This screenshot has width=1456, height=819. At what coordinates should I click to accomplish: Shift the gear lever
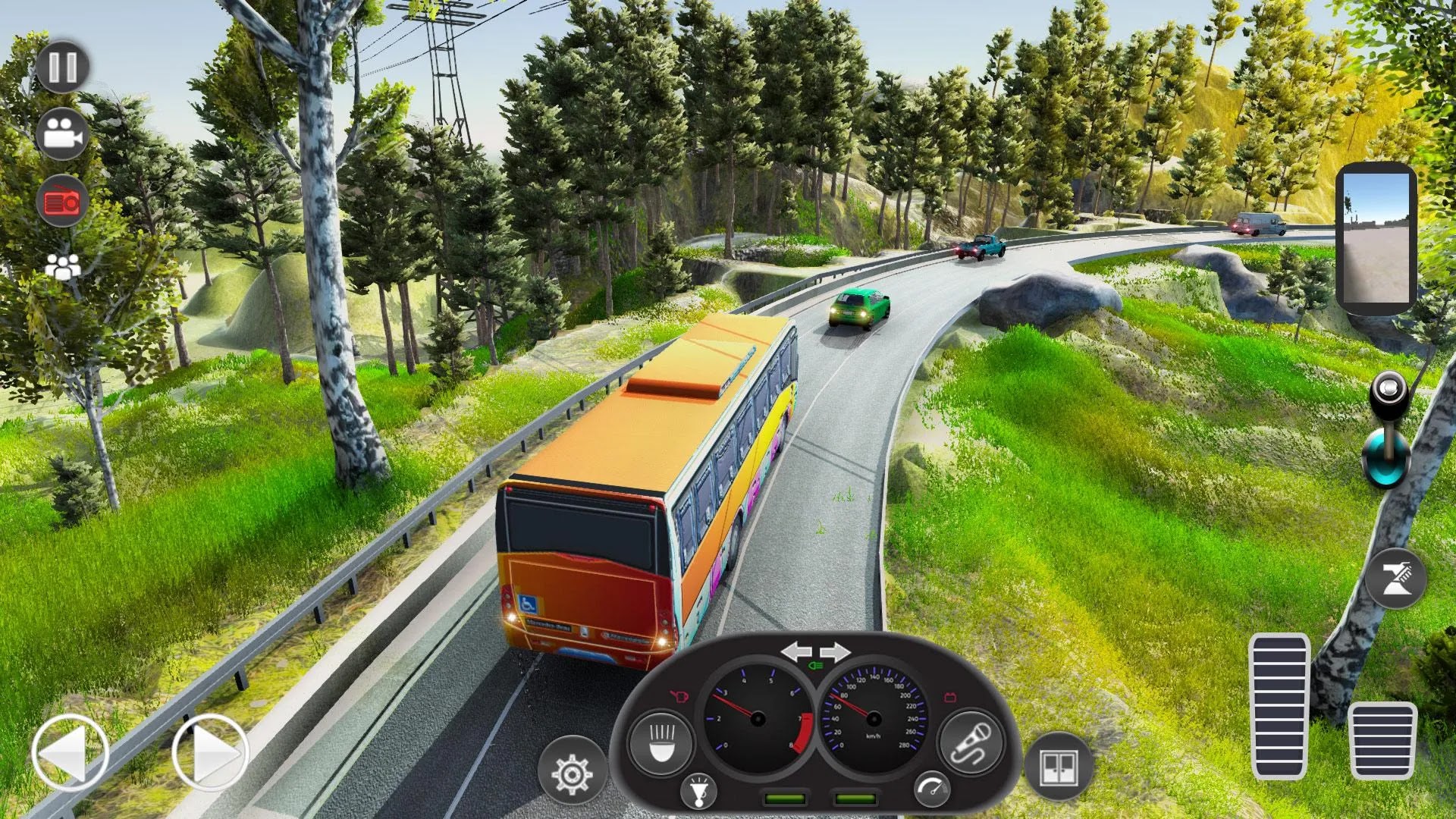(x=1387, y=431)
